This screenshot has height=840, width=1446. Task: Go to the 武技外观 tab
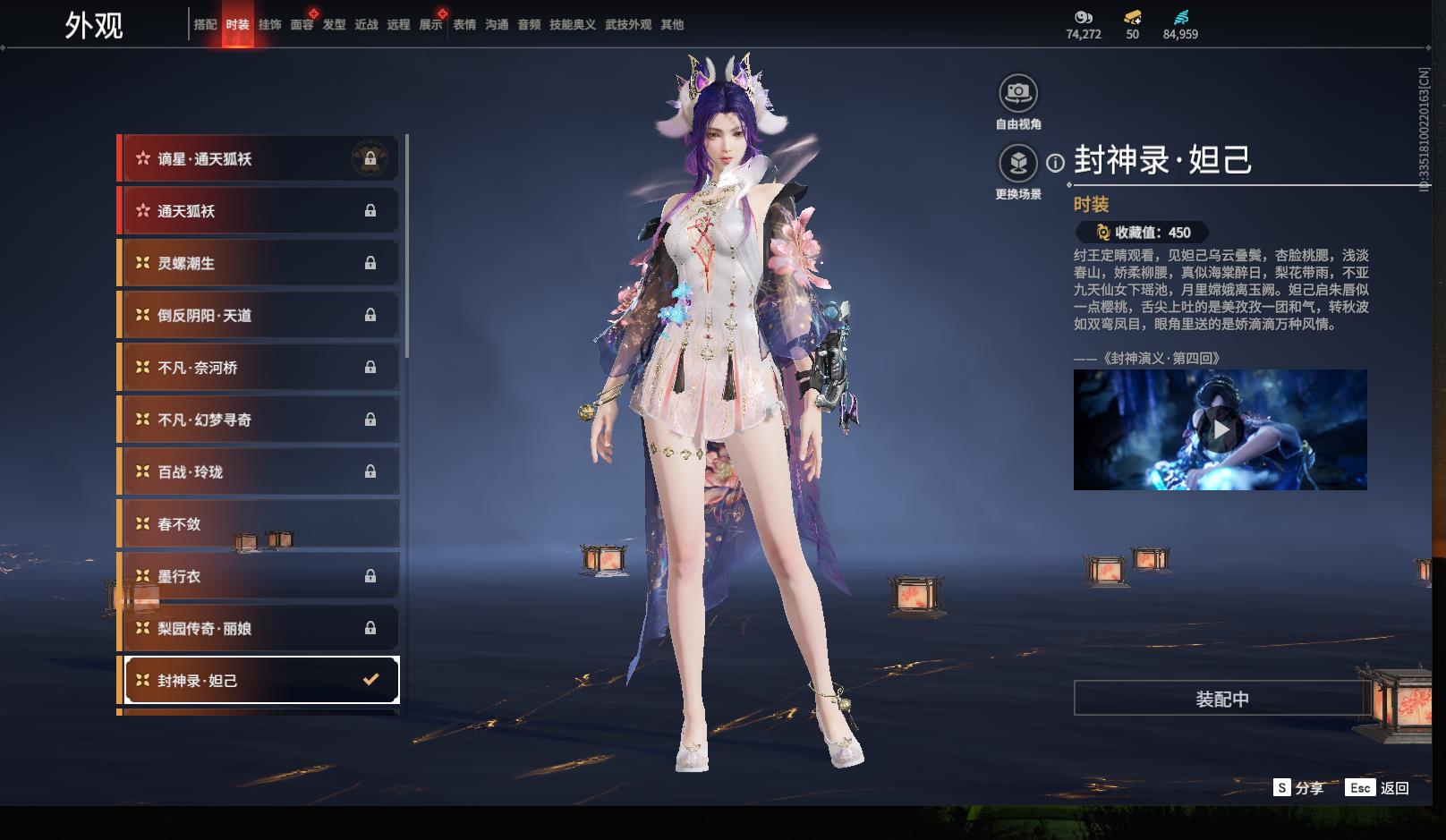(x=628, y=25)
